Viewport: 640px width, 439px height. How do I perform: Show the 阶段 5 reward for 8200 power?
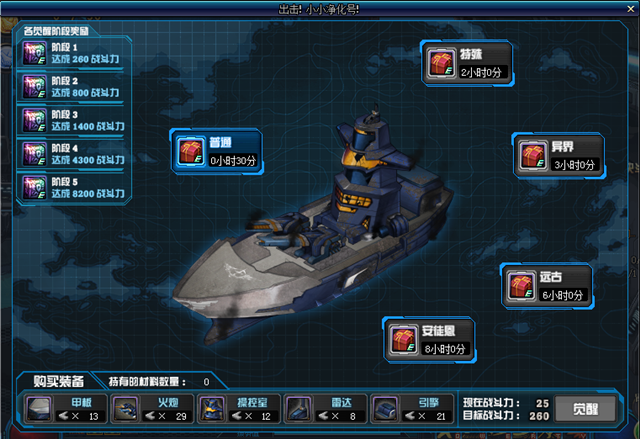[73, 188]
